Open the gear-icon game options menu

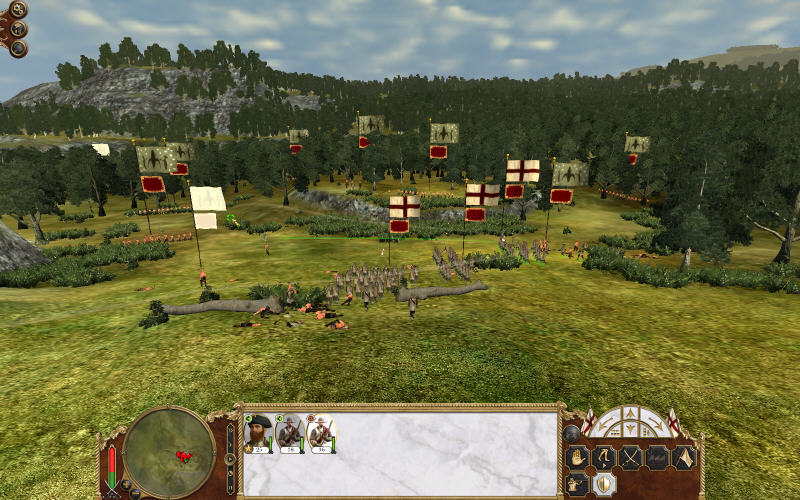coord(18,11)
